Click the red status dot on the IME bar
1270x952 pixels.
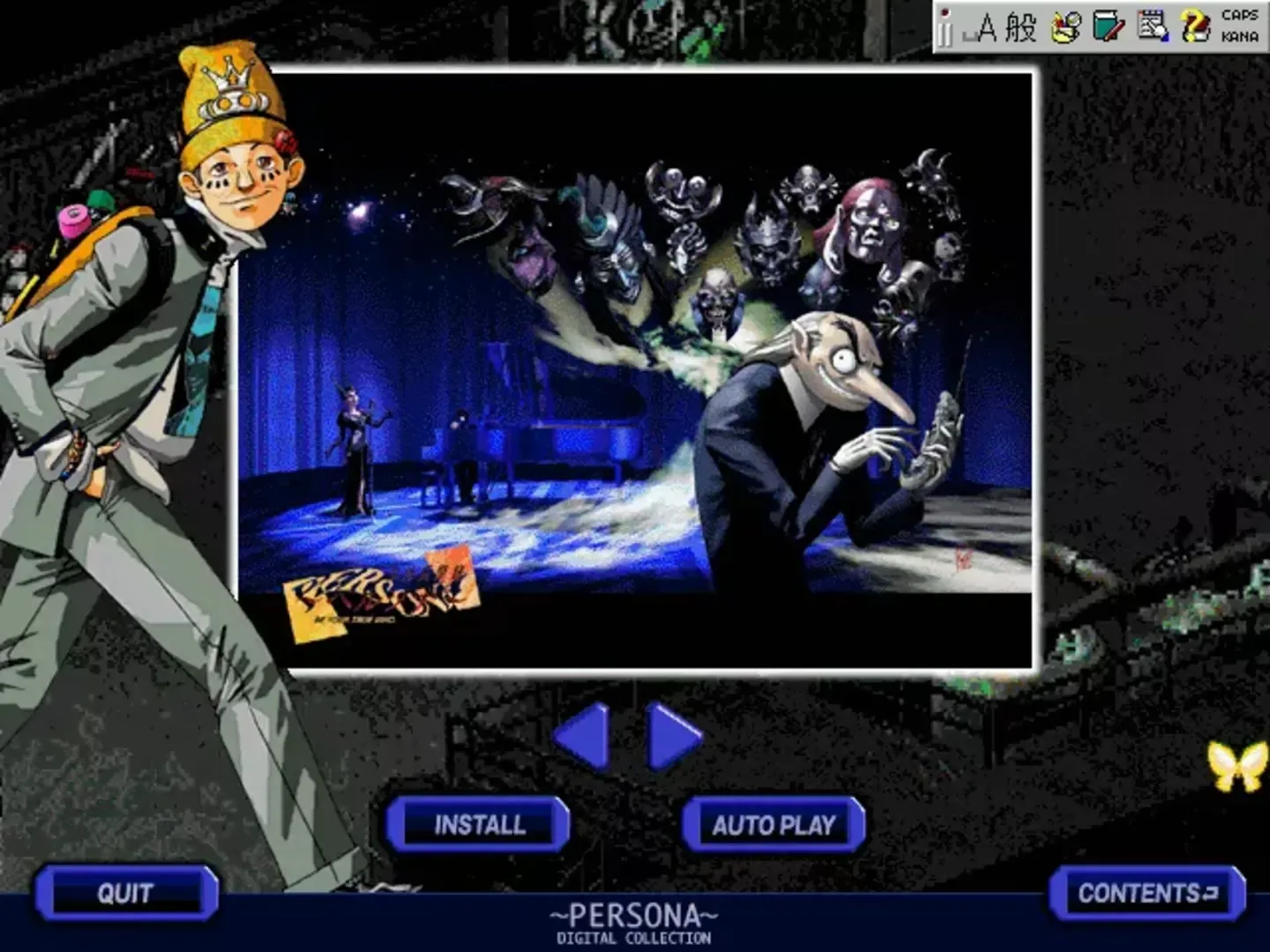[x=945, y=11]
